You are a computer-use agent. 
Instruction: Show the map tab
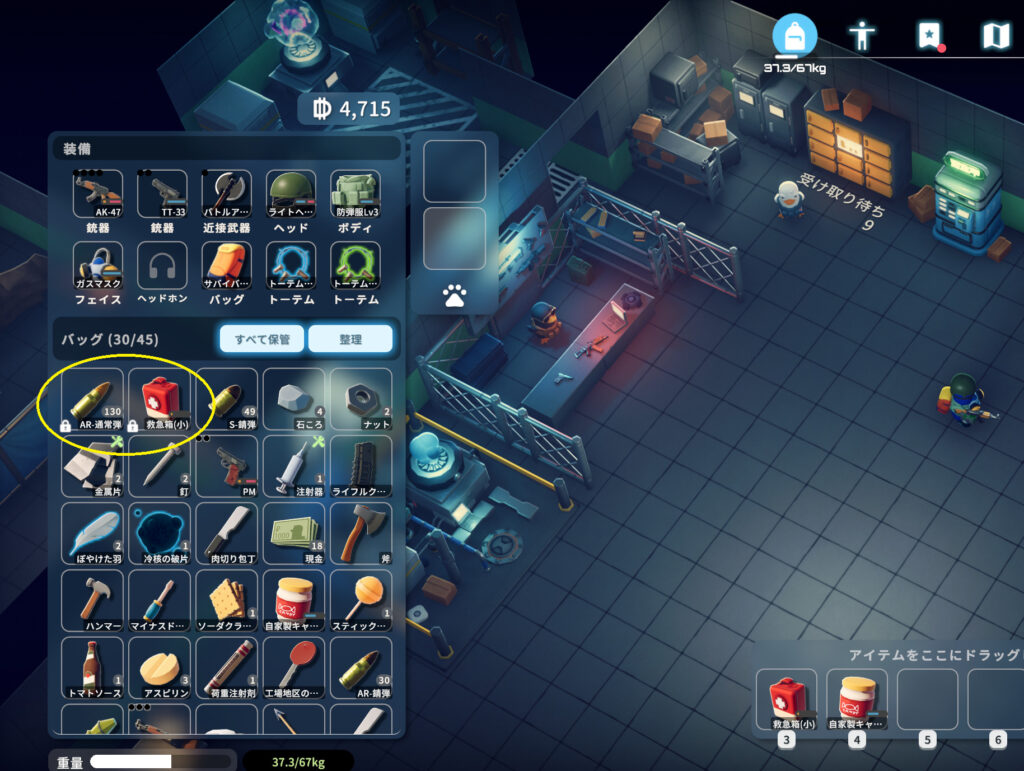coord(995,37)
